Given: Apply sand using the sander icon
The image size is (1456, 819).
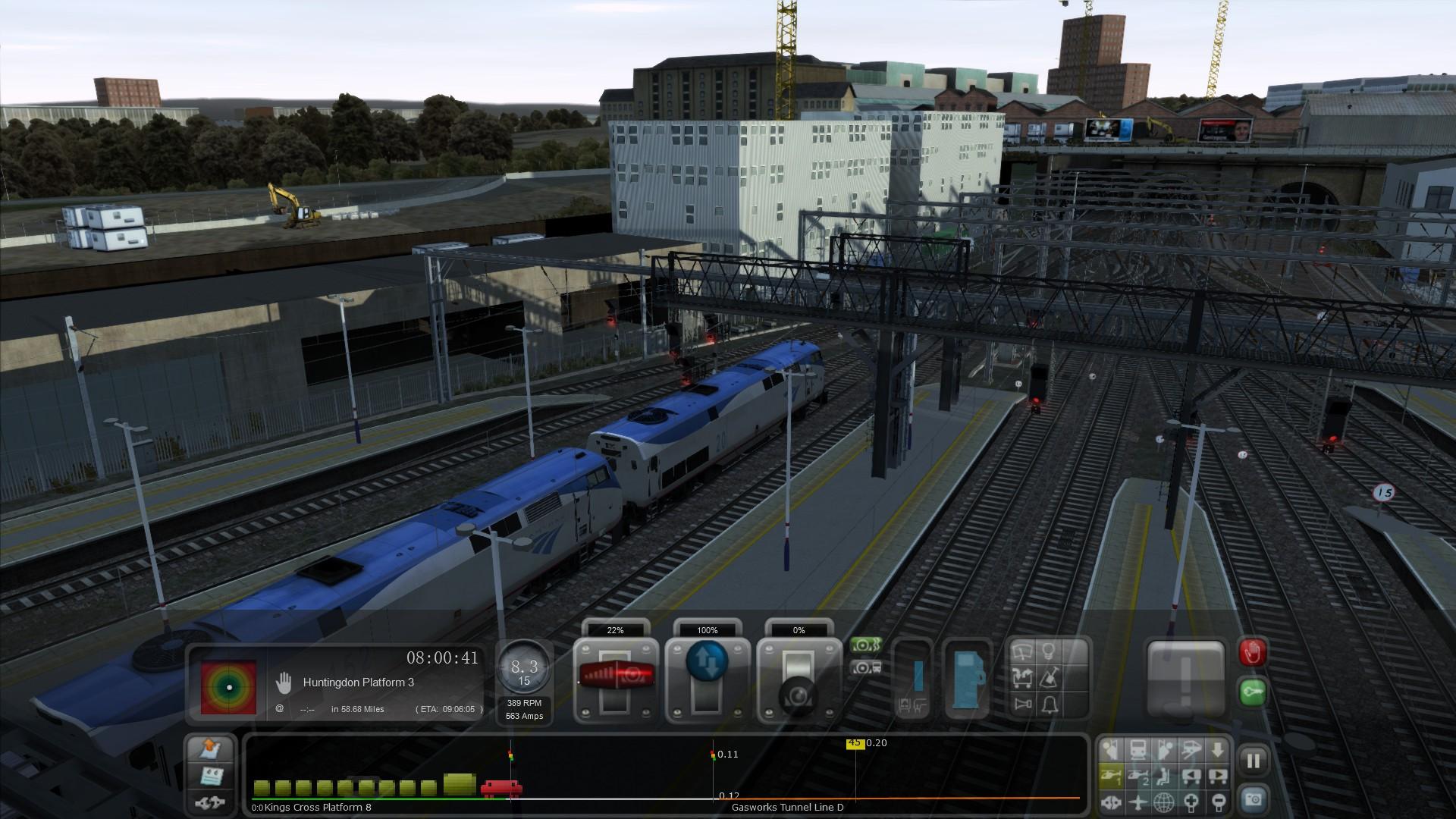Looking at the screenshot, I should [1050, 677].
